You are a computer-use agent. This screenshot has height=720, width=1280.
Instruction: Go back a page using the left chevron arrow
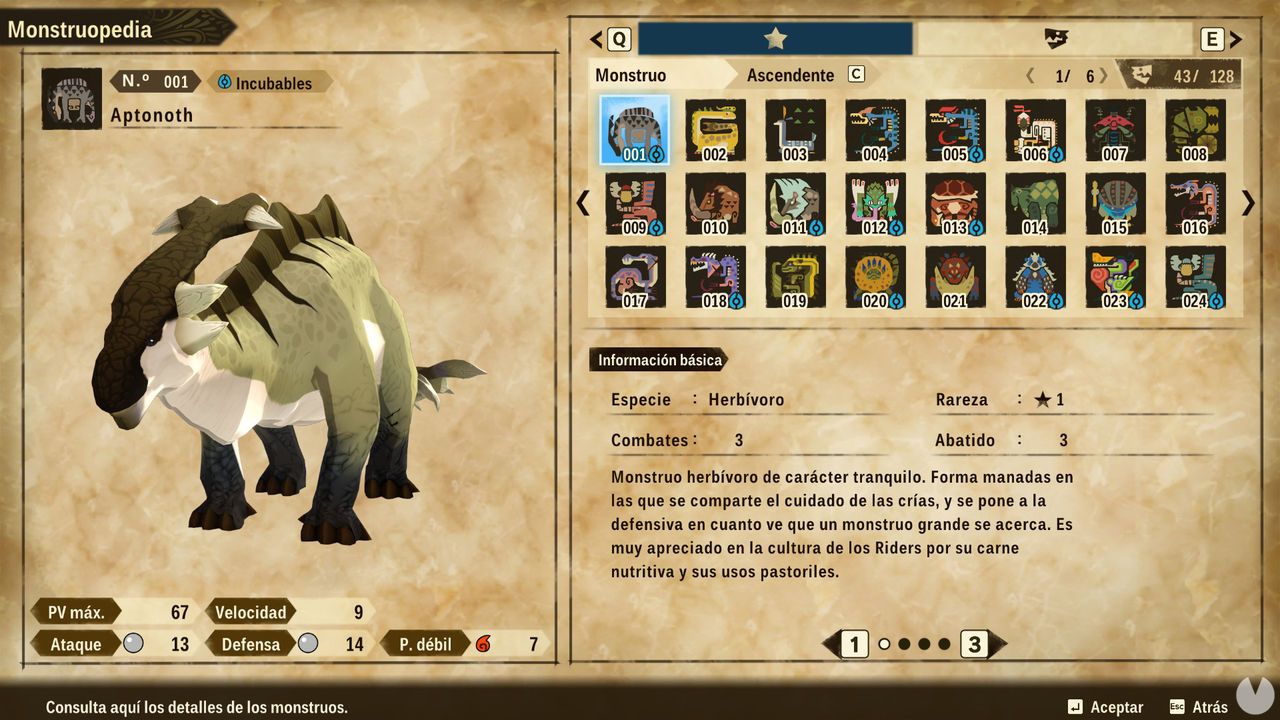(583, 203)
